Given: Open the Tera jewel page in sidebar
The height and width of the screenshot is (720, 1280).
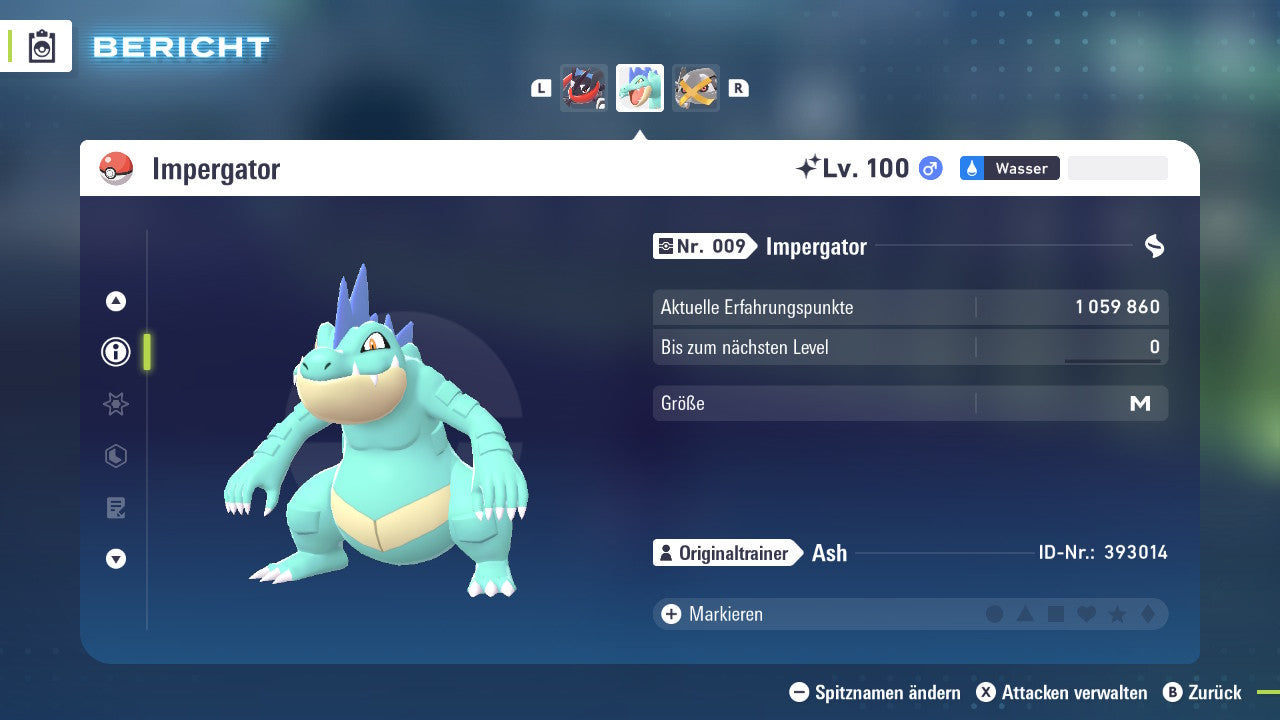Looking at the screenshot, I should [x=115, y=456].
